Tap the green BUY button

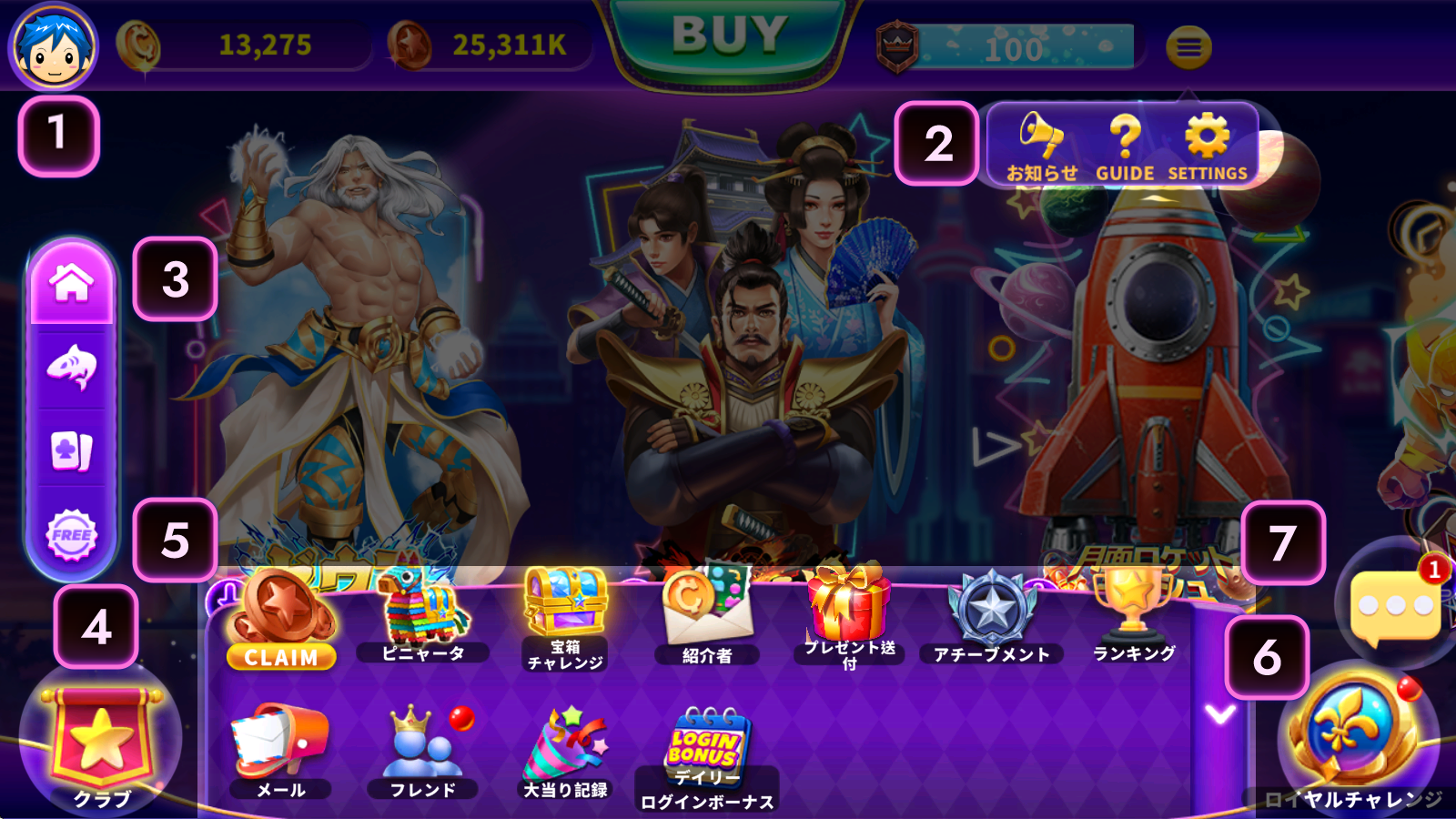coord(729,38)
